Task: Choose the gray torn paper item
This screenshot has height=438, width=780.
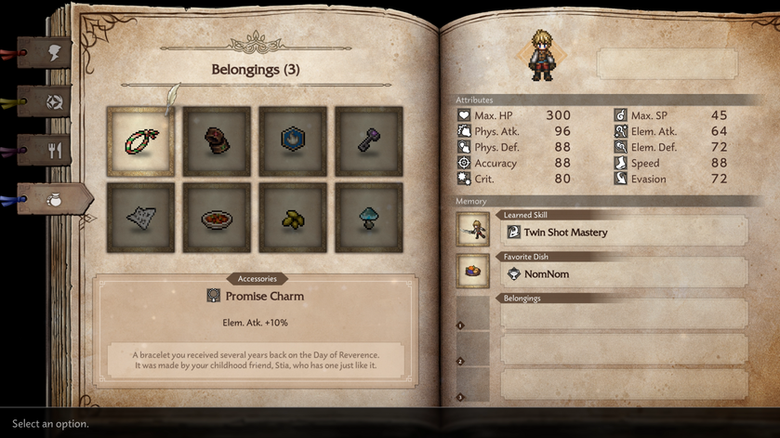Action: pos(141,217)
